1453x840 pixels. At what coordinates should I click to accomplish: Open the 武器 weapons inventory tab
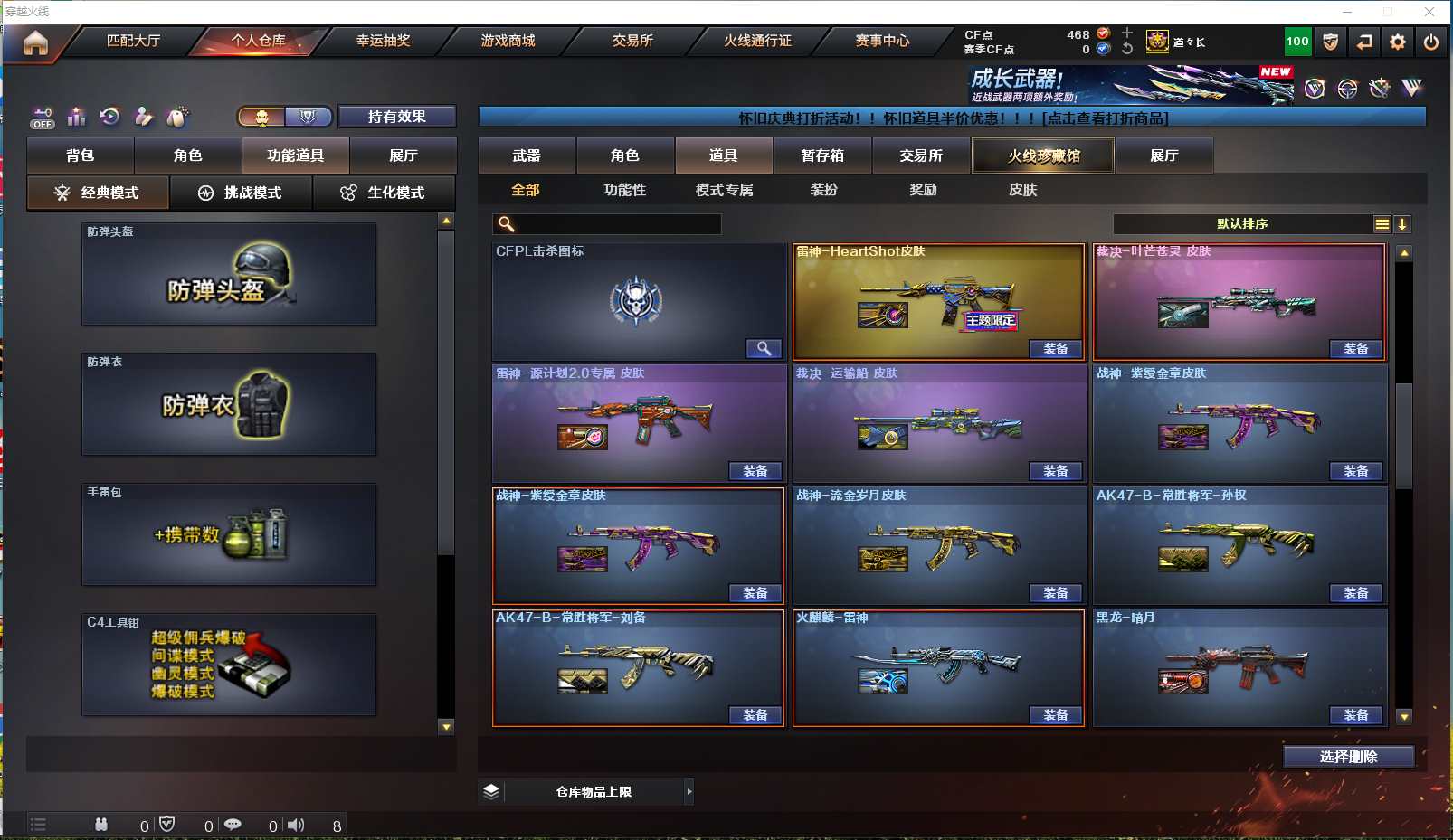coord(527,156)
